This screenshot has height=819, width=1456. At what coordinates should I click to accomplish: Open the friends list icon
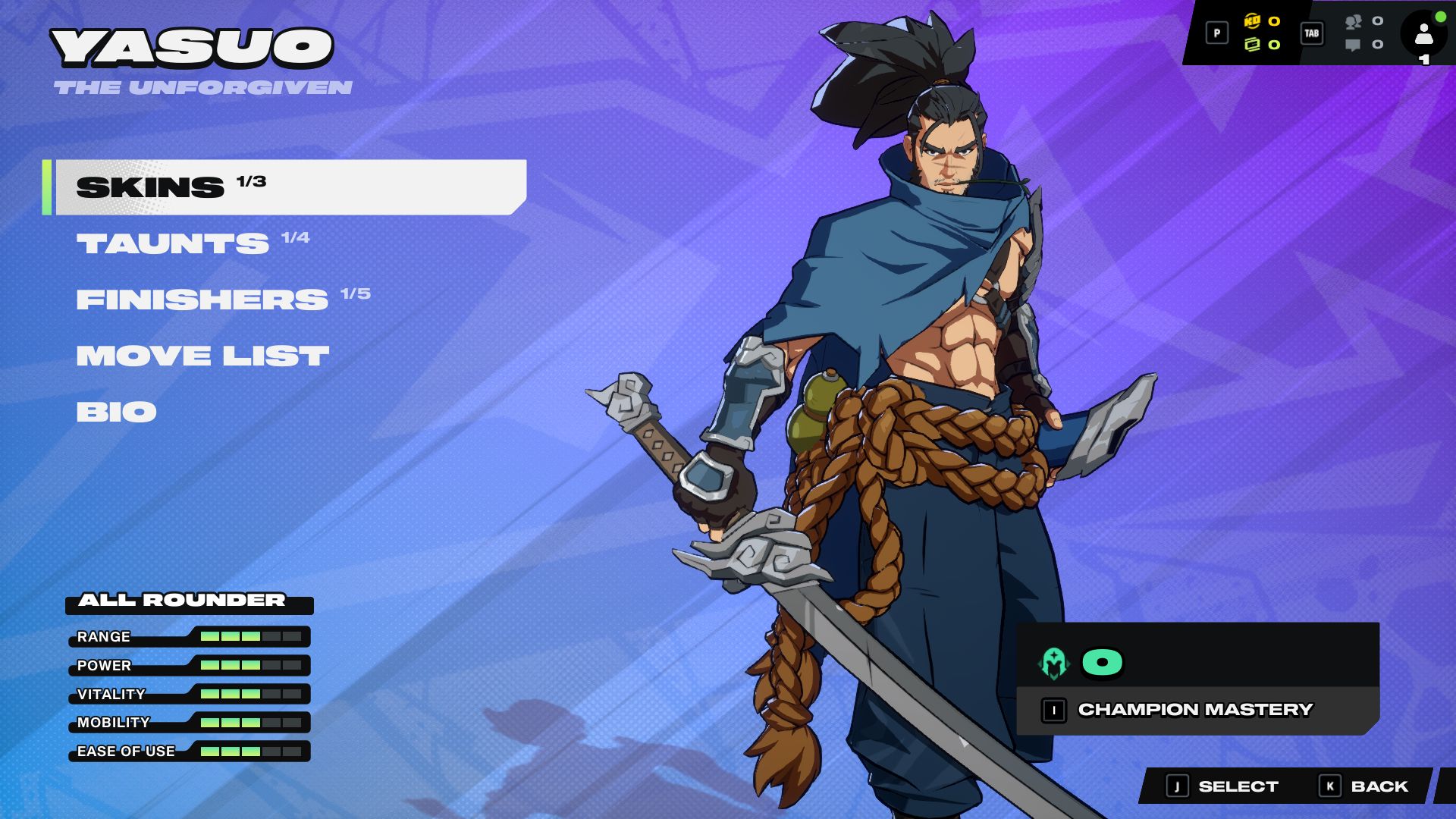pos(1353,22)
